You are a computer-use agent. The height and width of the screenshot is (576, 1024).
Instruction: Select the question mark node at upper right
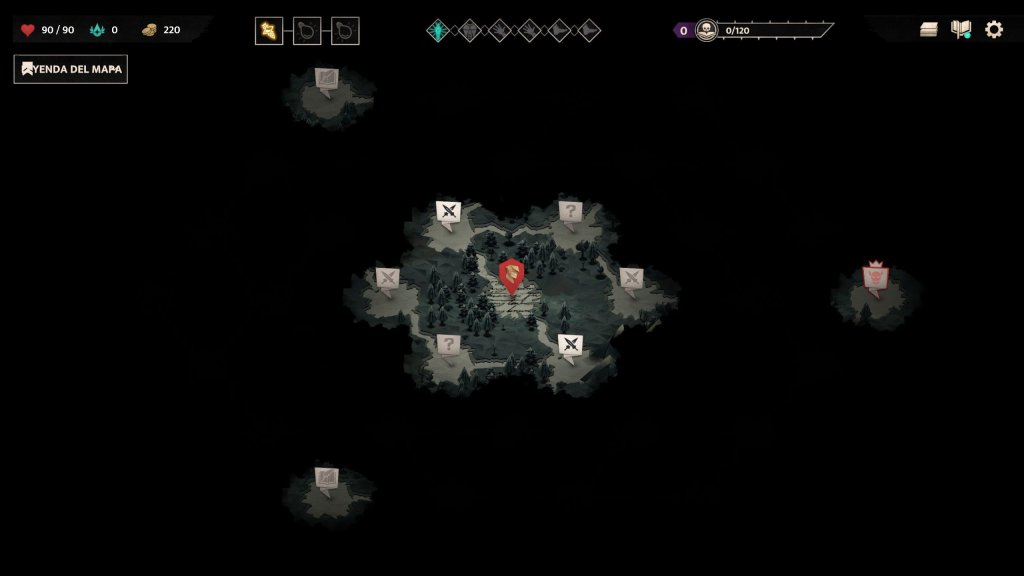570,211
